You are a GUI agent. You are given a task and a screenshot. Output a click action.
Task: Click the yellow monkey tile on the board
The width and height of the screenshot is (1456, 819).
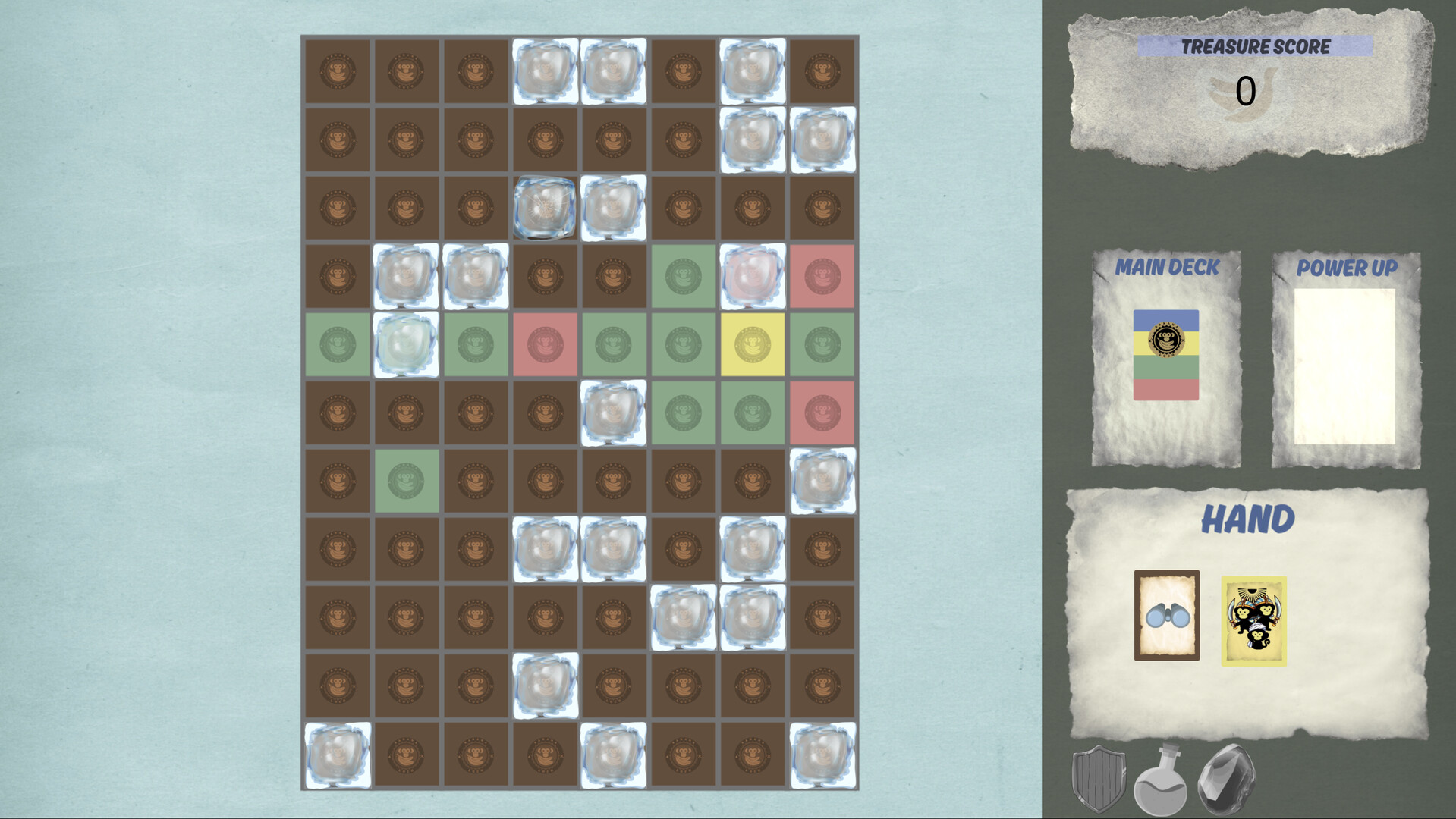(x=753, y=343)
